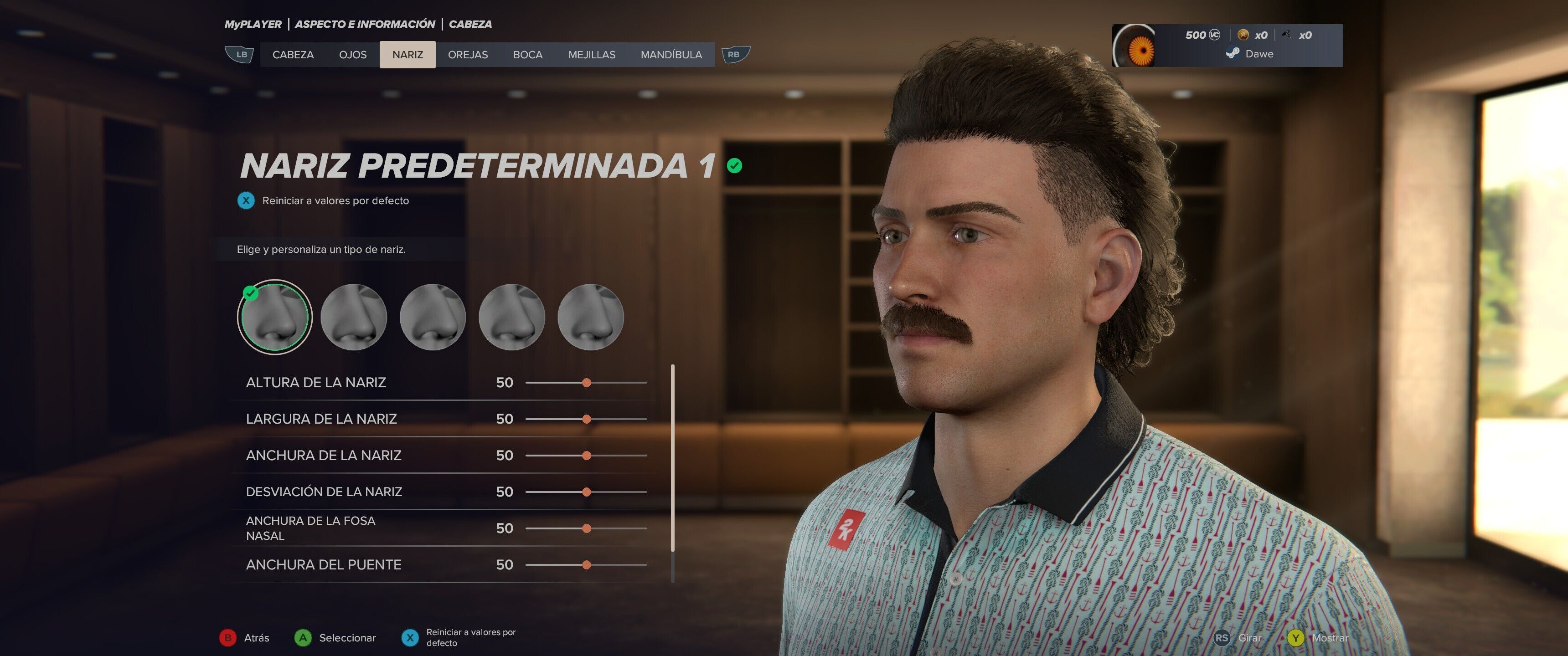The width and height of the screenshot is (1568, 656).
Task: Select the fourth nose preset thumbnail
Action: tap(511, 317)
